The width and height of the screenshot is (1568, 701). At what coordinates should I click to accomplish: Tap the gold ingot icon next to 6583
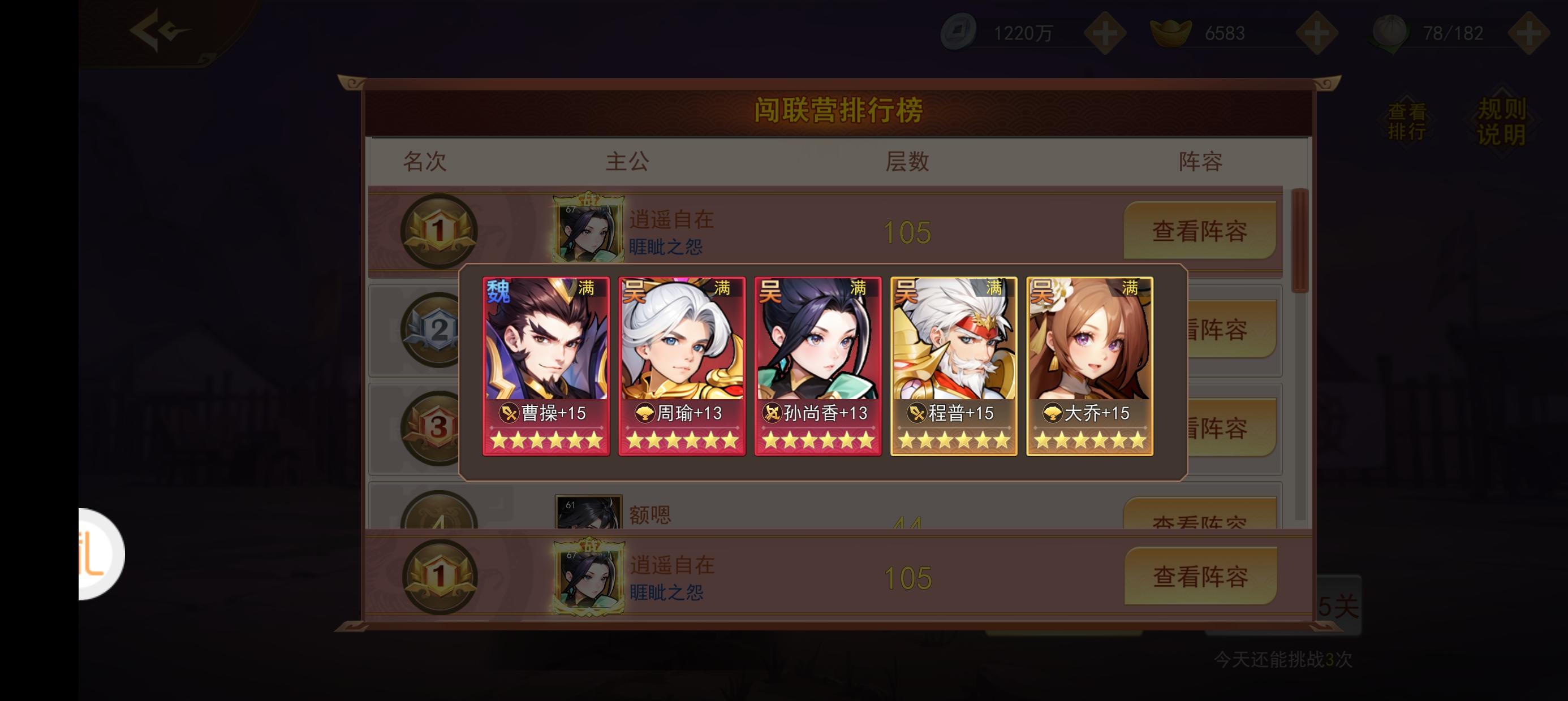1171,32
